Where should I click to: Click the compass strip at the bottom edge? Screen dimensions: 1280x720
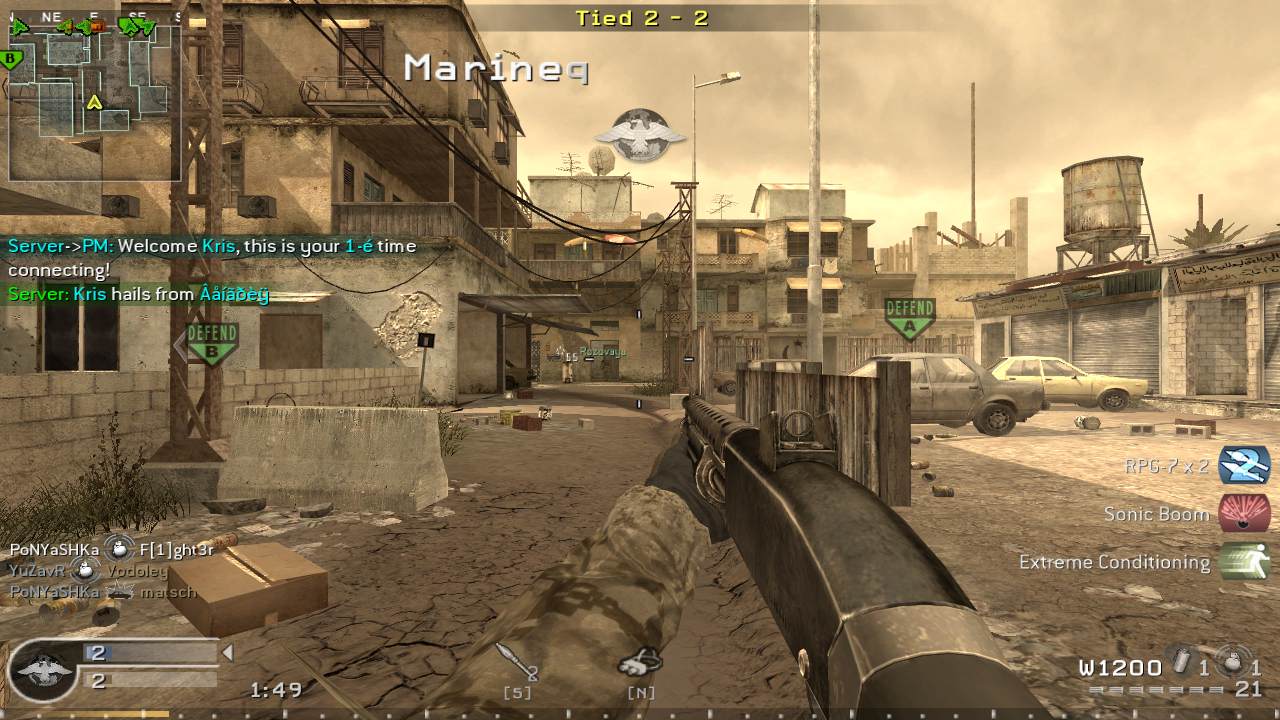tap(640, 714)
